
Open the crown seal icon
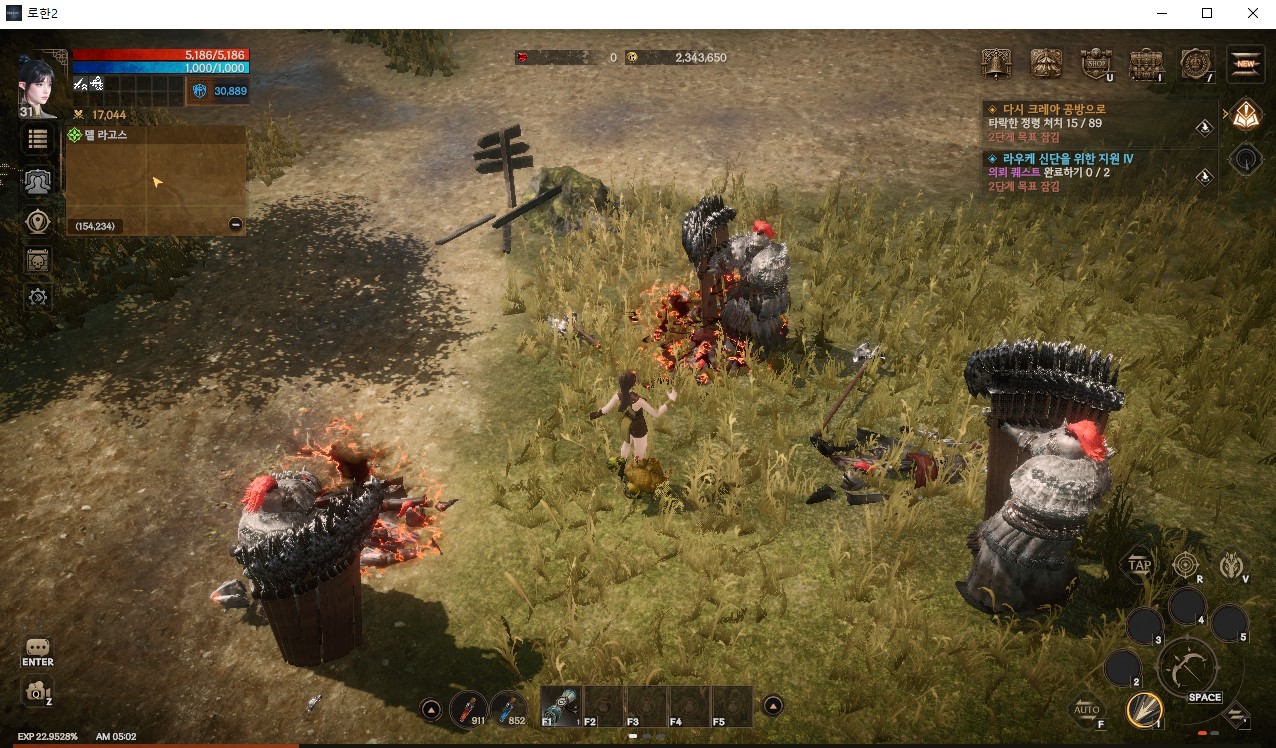tap(1196, 64)
